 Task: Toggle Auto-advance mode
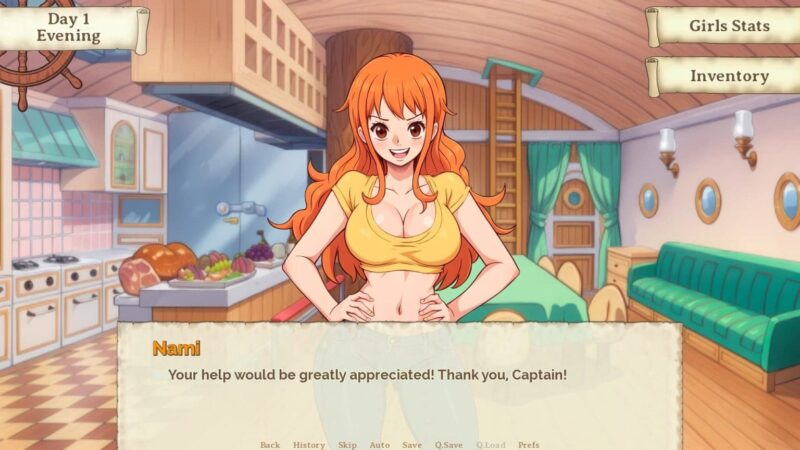(379, 444)
